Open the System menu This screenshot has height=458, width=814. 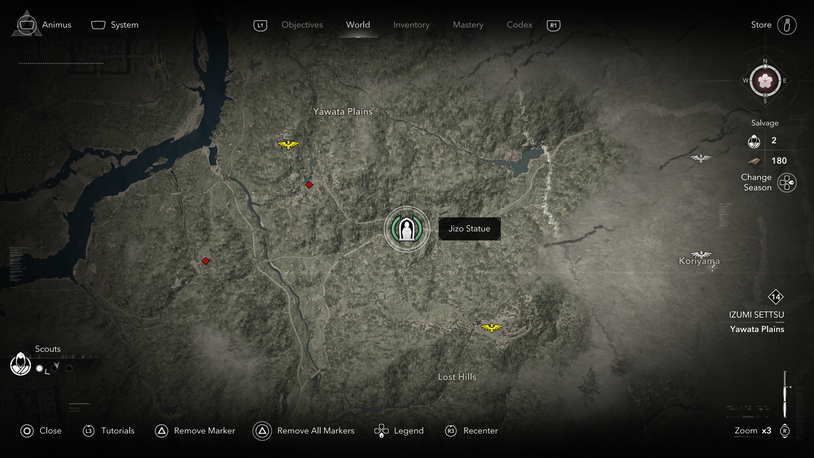[x=115, y=24]
